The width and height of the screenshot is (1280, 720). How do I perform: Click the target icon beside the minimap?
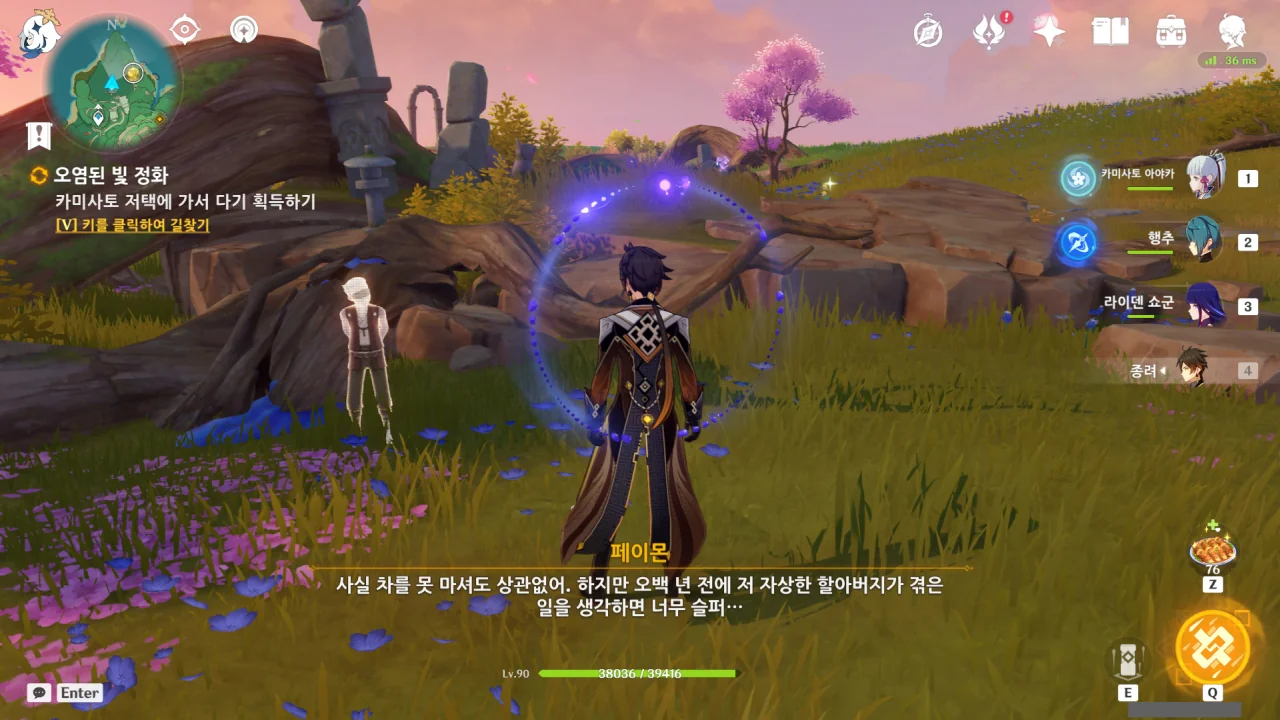point(185,30)
